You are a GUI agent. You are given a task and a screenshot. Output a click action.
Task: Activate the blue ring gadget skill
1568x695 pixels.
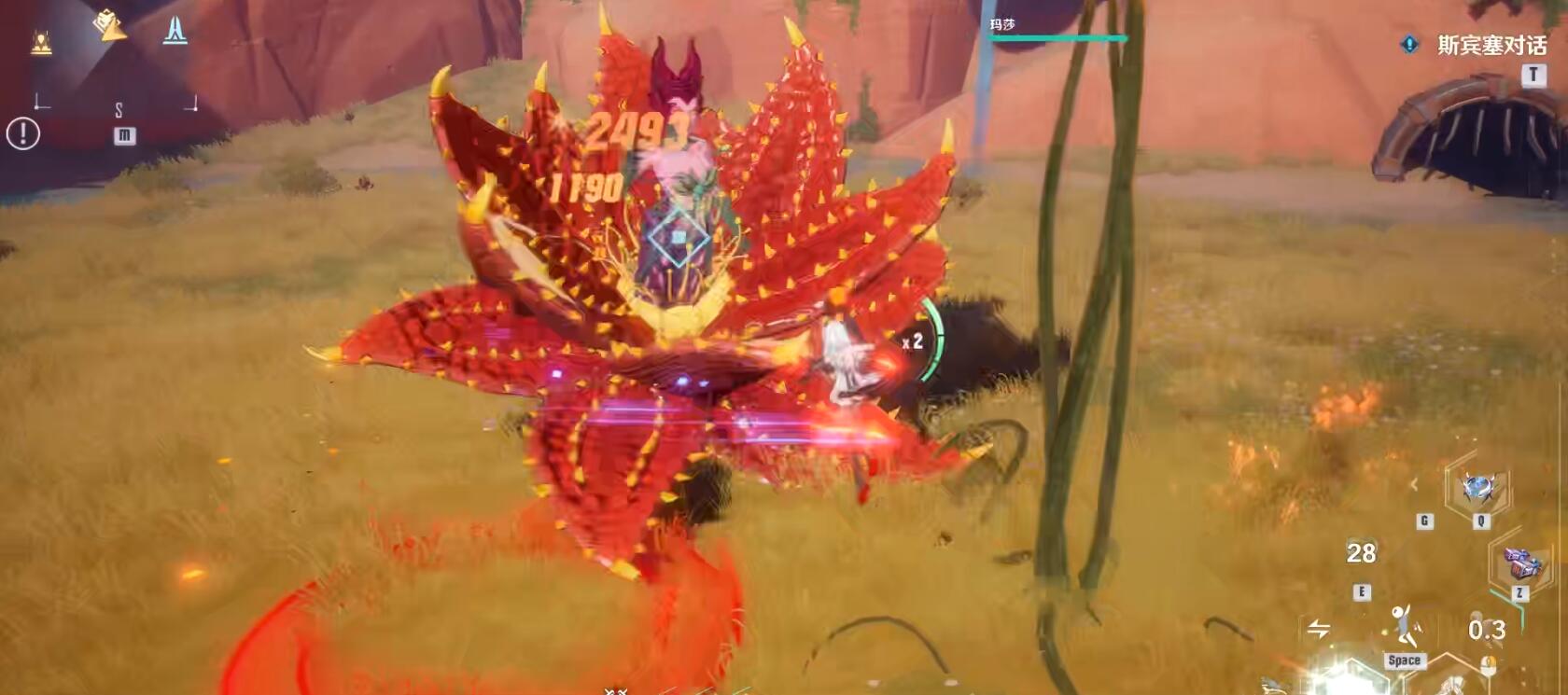pos(1478,488)
